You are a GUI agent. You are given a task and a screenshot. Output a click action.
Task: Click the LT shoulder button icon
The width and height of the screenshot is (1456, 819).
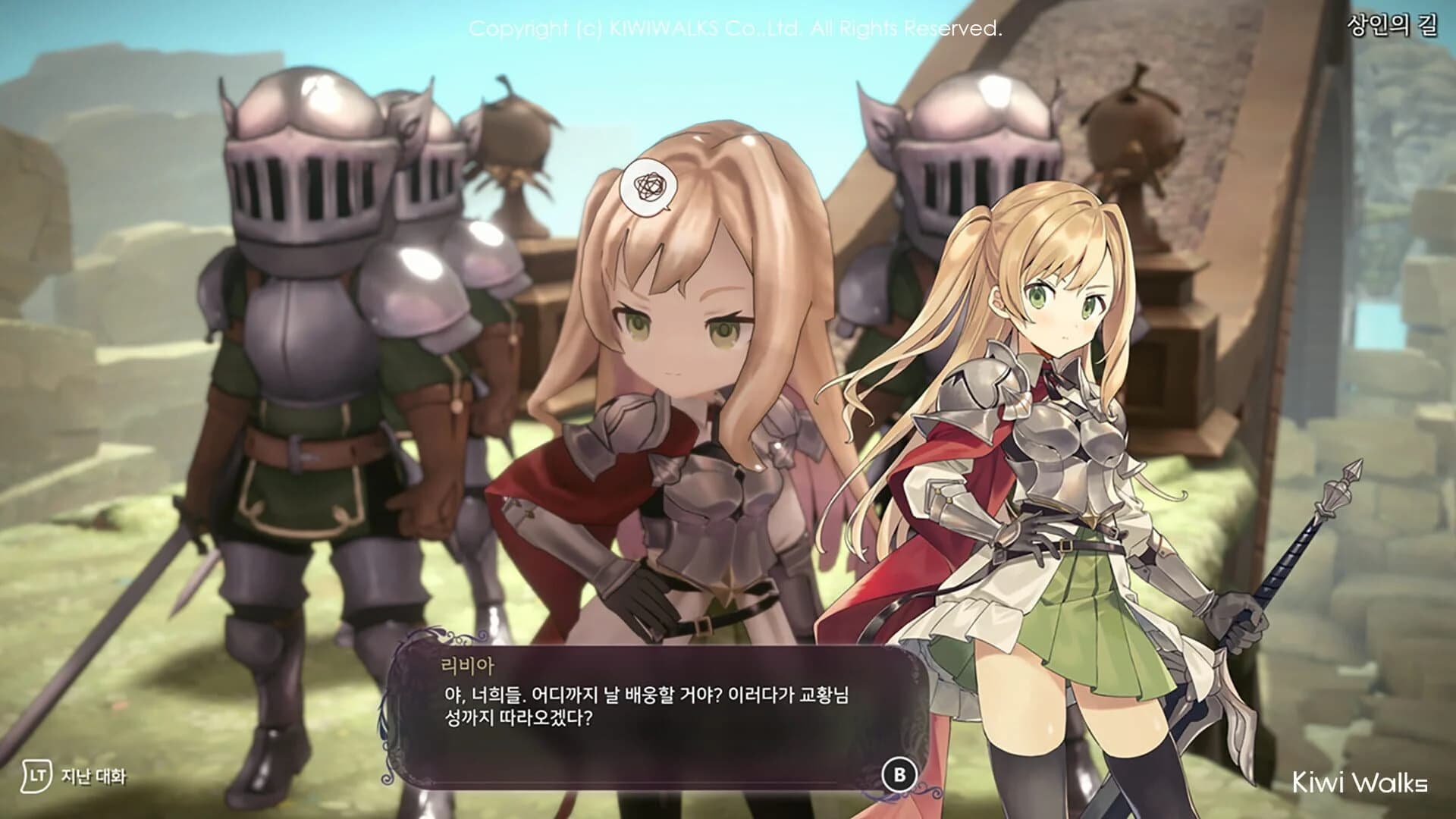pos(36,777)
